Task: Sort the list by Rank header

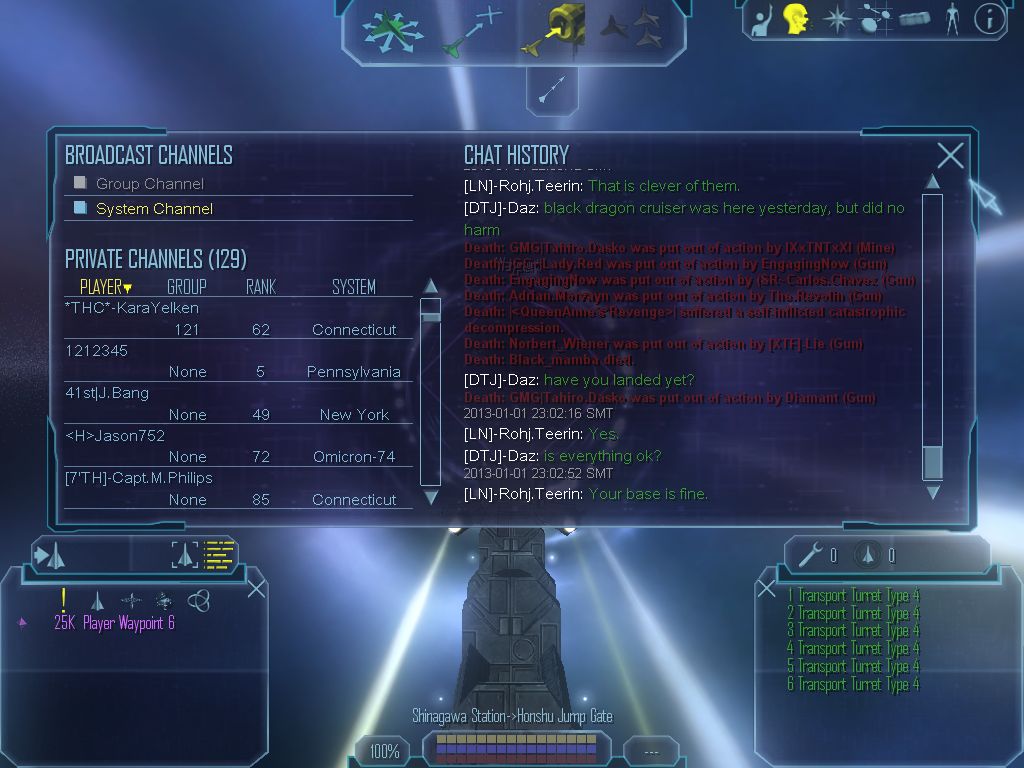Action: click(260, 287)
